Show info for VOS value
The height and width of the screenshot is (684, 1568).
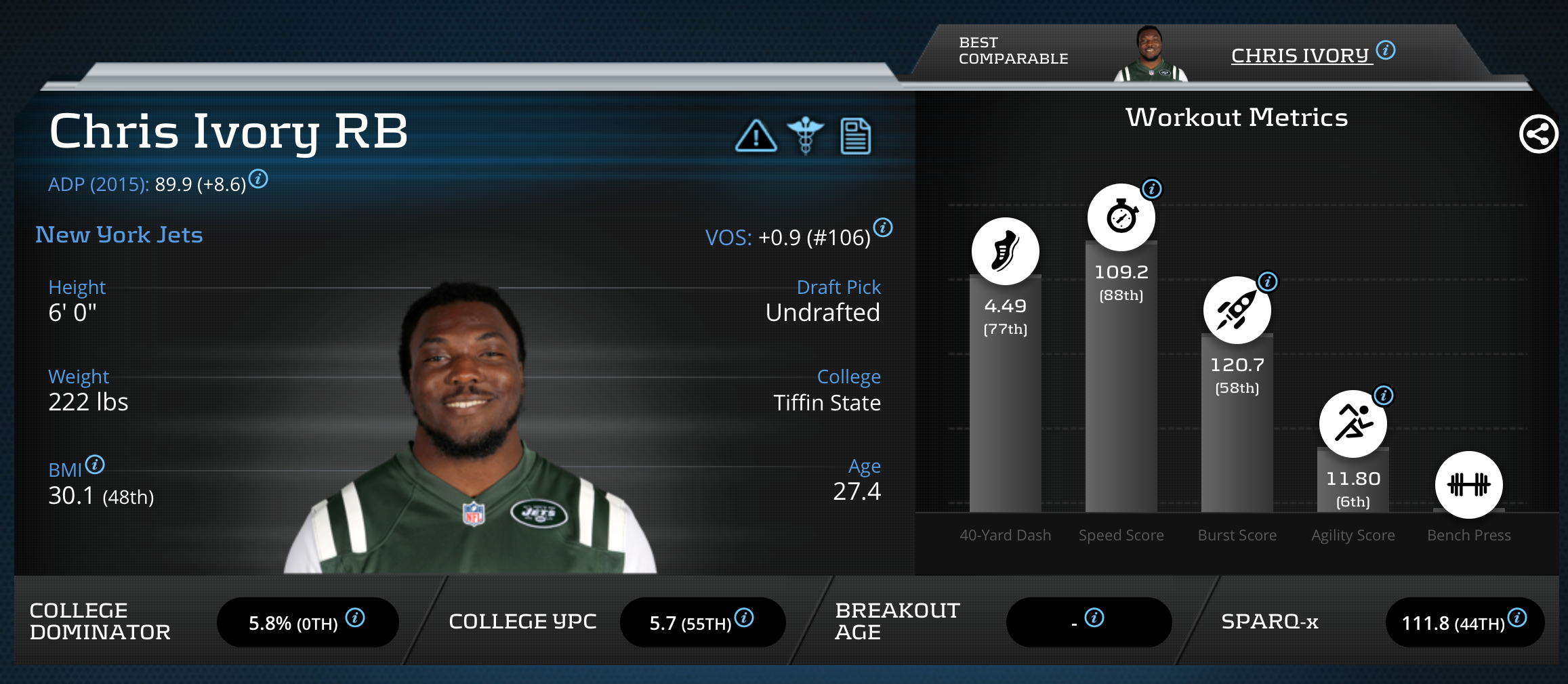[883, 228]
